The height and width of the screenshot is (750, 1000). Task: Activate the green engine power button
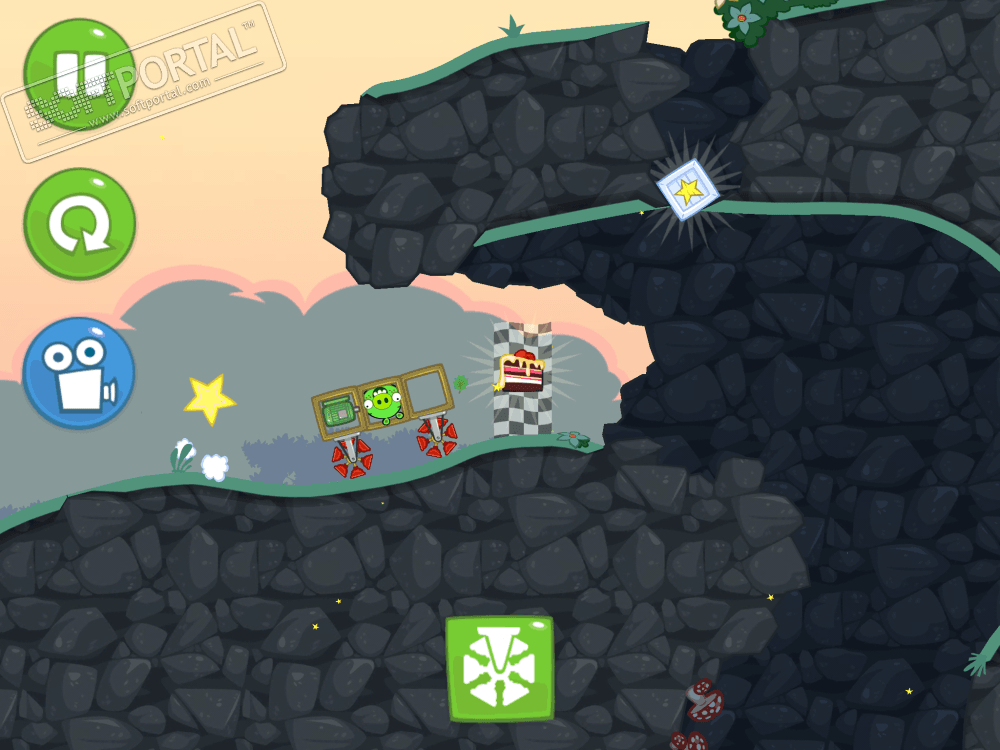499,668
